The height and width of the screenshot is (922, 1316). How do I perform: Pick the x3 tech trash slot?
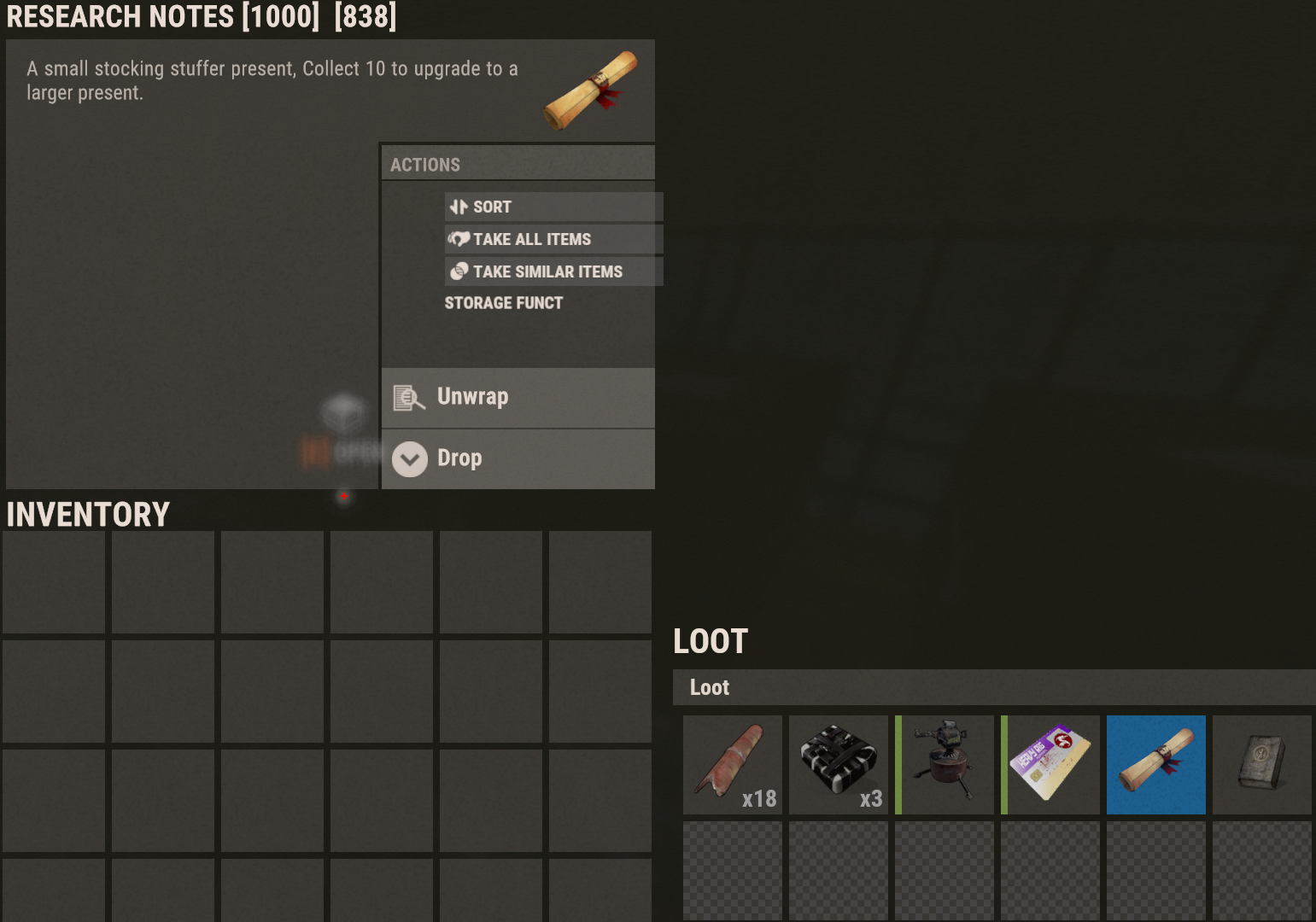(839, 765)
